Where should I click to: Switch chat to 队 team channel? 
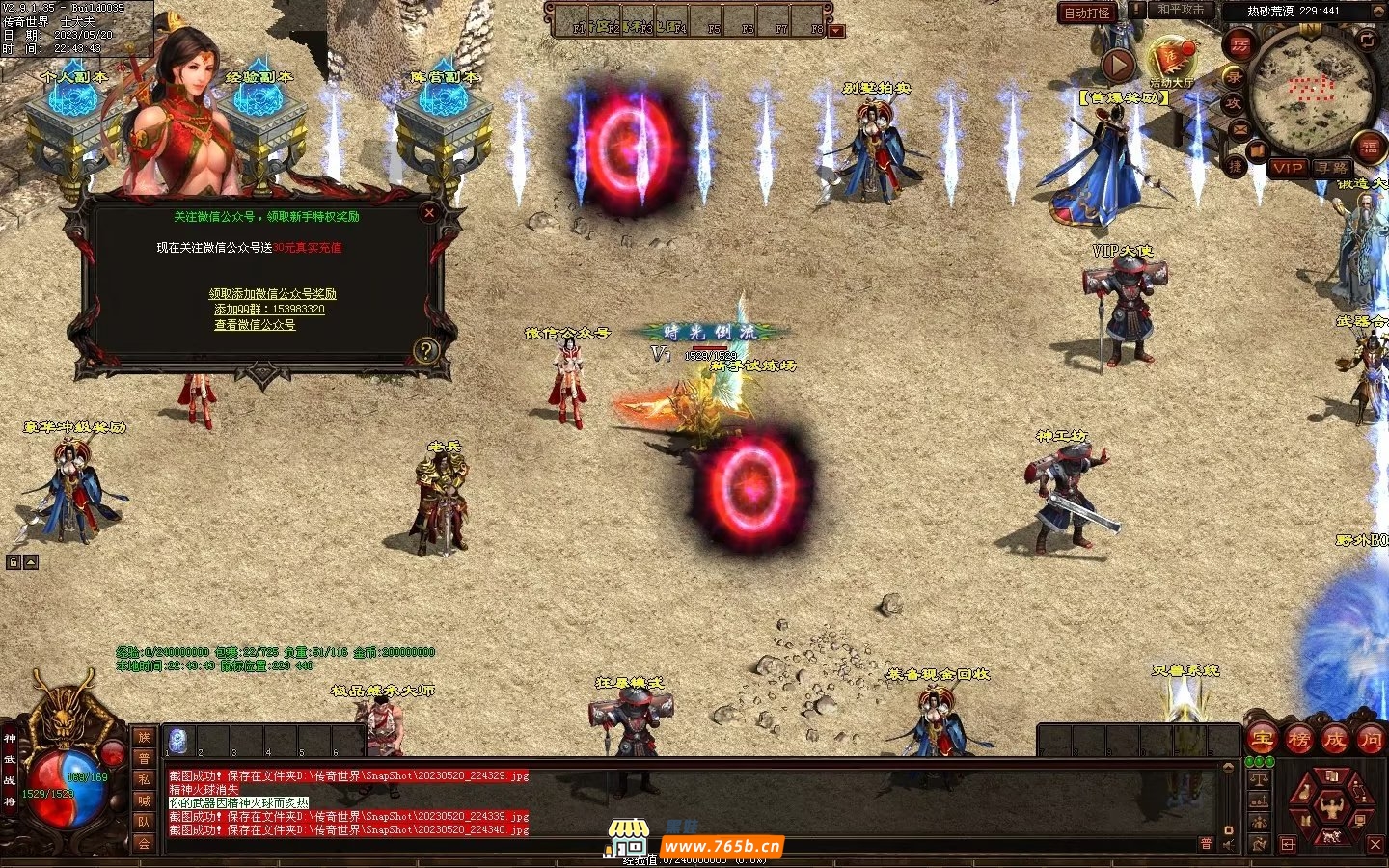point(144,822)
